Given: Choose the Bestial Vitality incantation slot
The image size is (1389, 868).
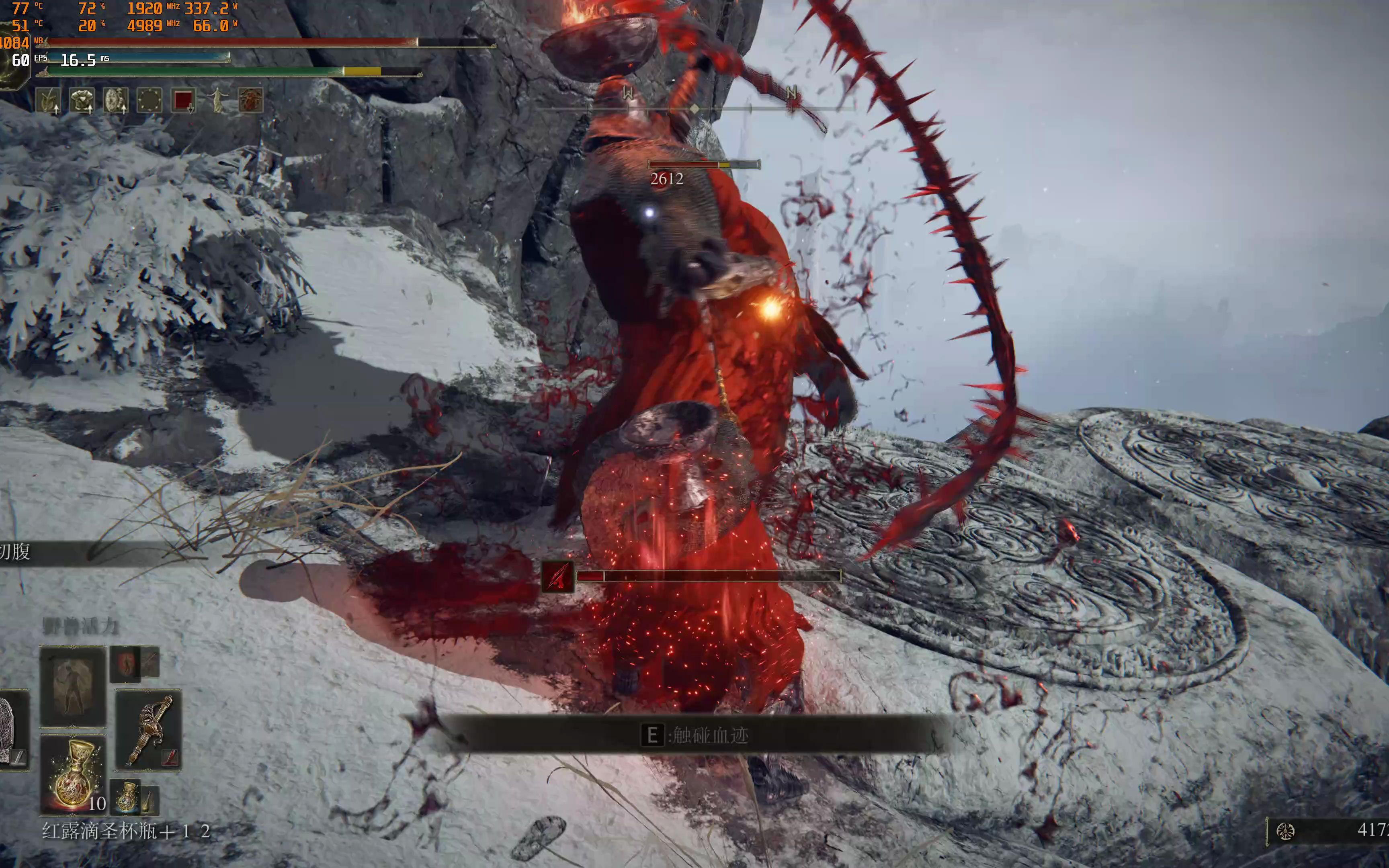Looking at the screenshot, I should point(73,687).
